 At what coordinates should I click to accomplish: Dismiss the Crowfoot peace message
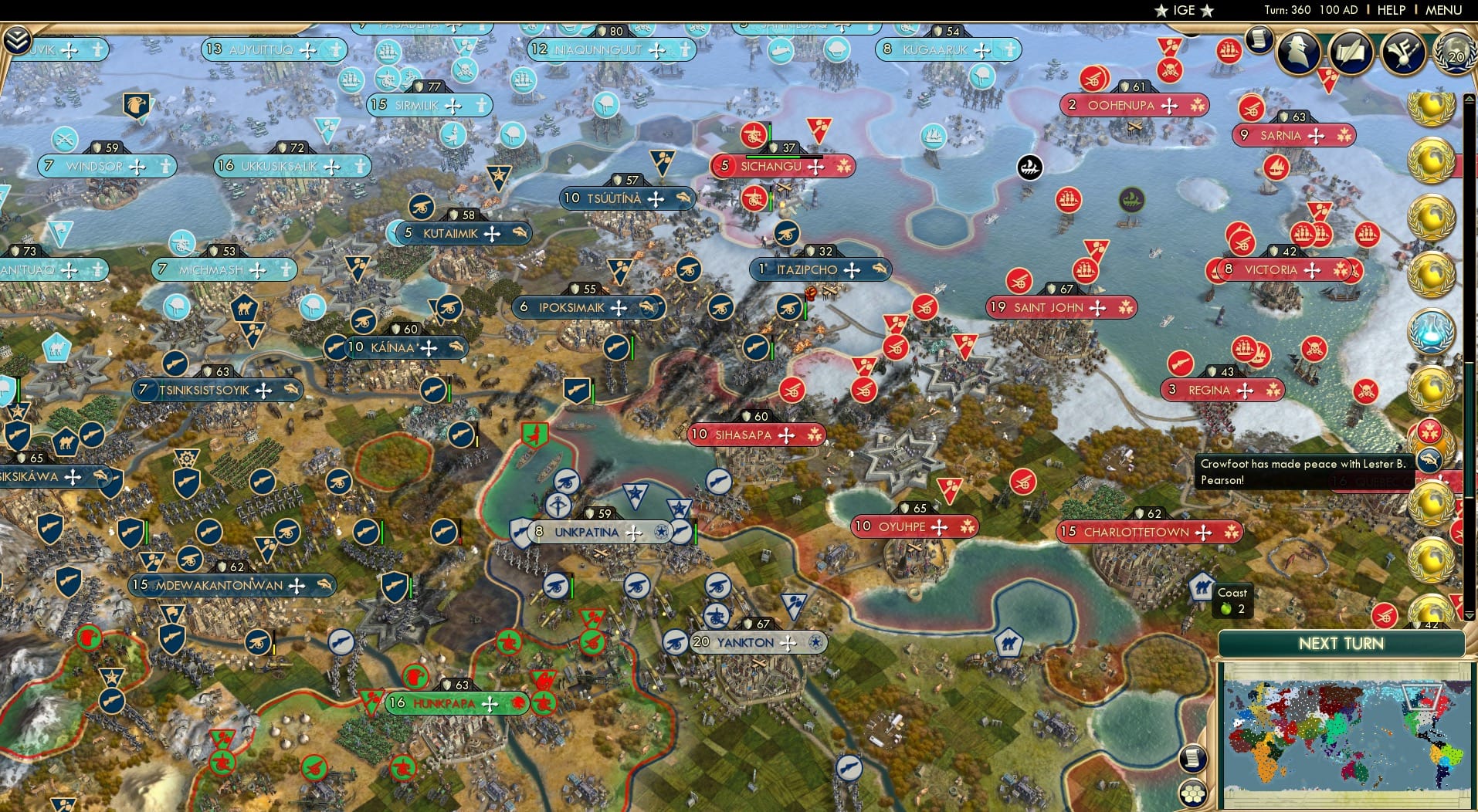tap(1305, 471)
